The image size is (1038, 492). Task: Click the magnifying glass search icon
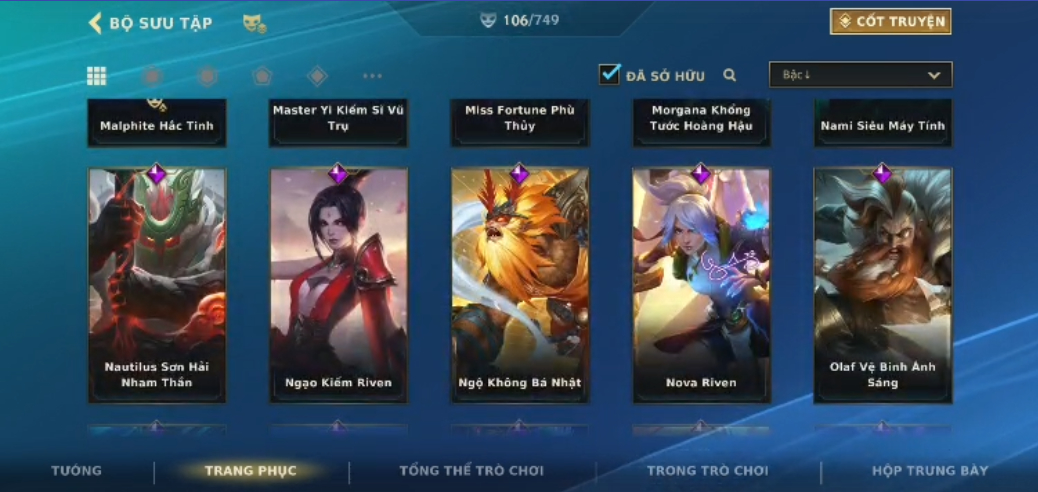pyautogui.click(x=730, y=75)
